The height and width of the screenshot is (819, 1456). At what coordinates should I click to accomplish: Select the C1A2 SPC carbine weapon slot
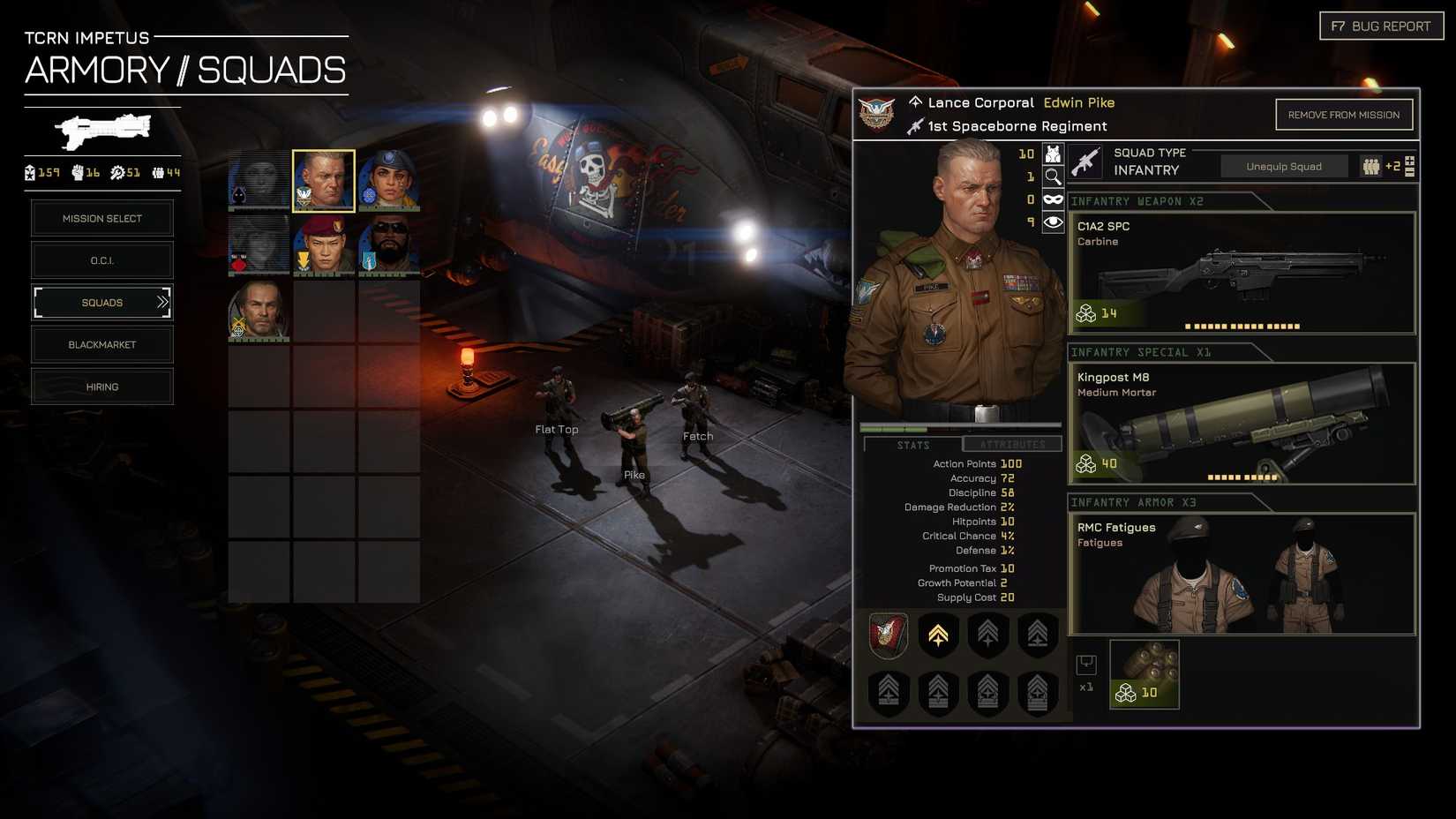(1242, 273)
